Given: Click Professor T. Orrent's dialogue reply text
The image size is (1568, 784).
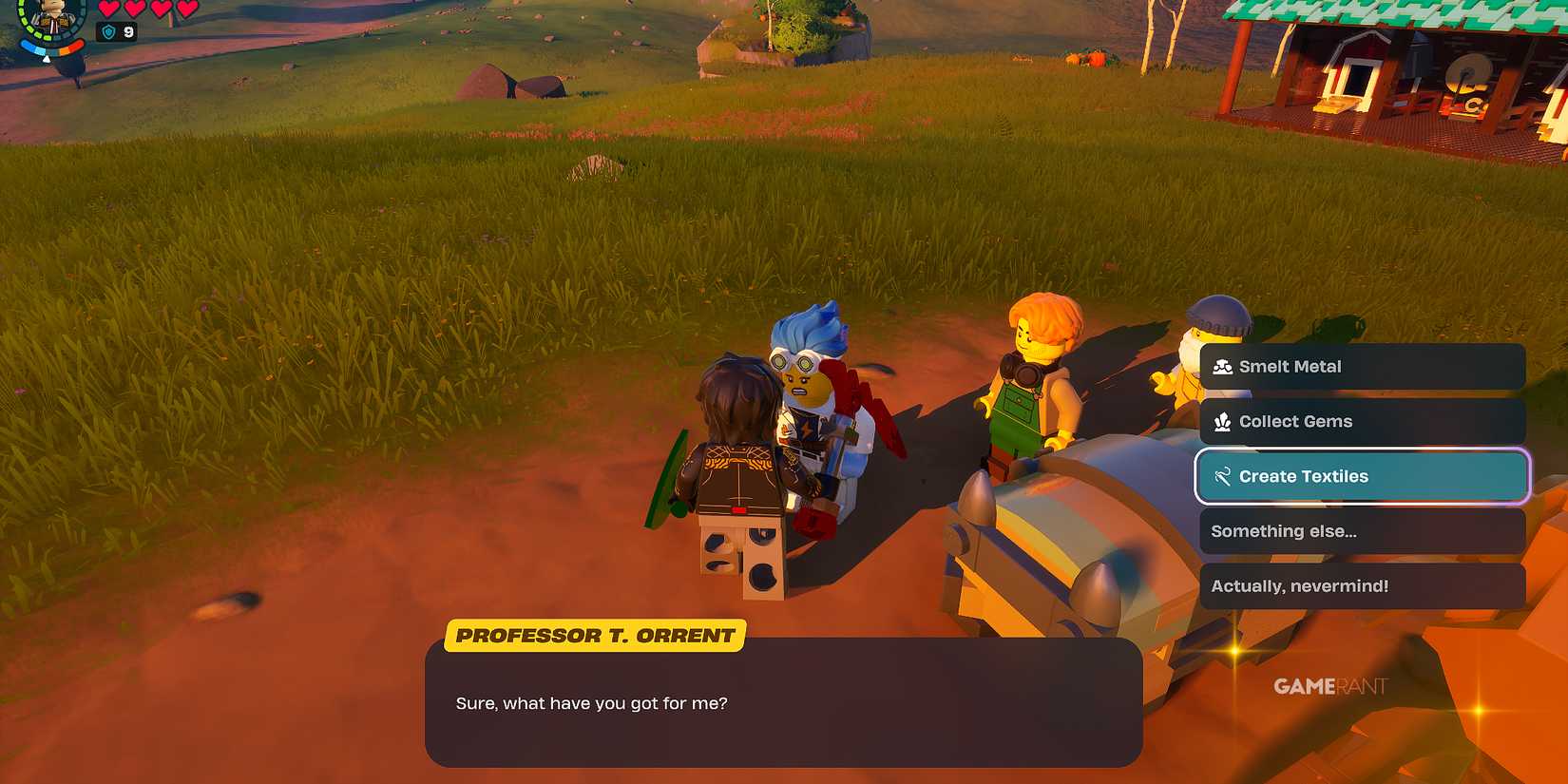Looking at the screenshot, I should 590,703.
